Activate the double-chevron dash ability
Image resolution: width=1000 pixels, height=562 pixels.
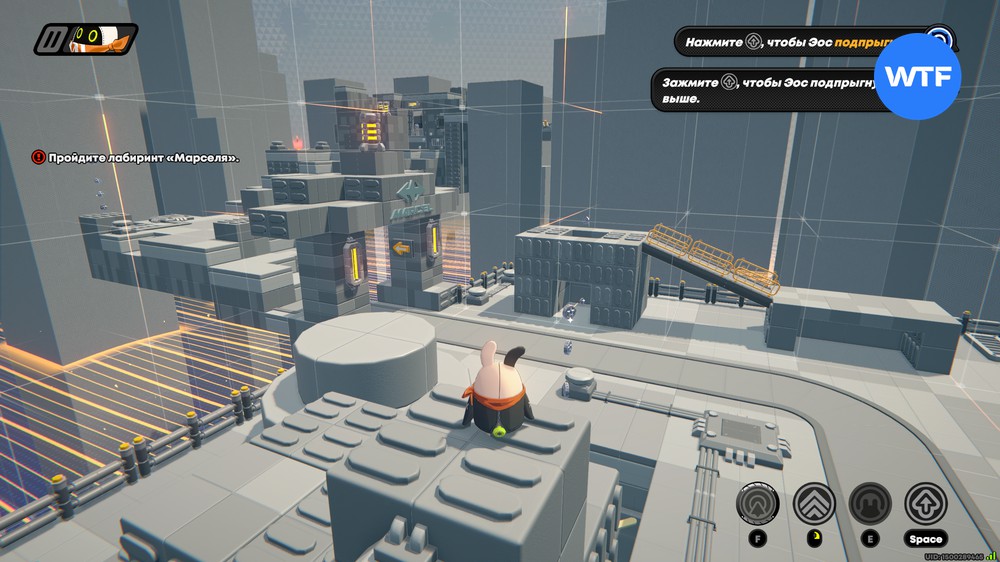click(813, 503)
